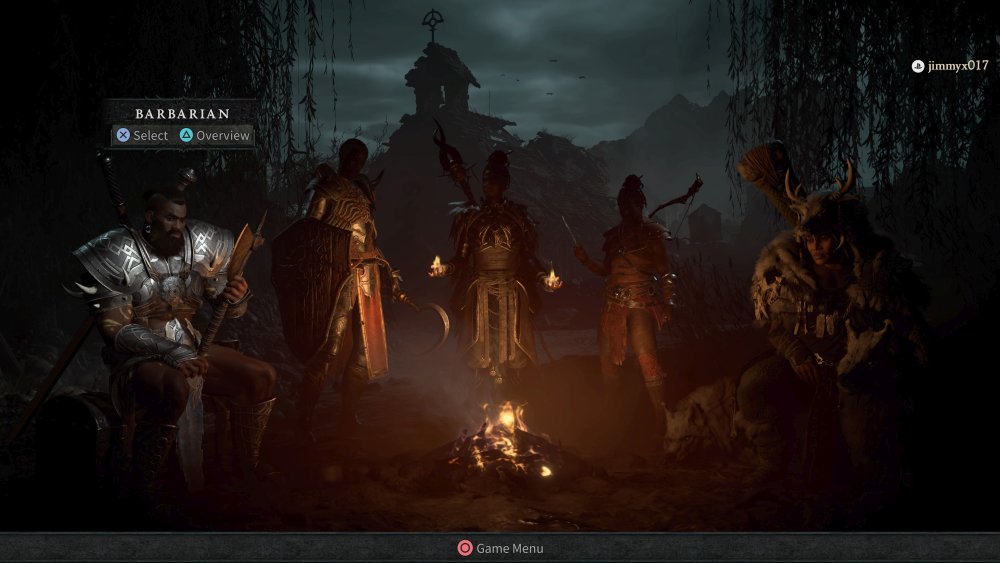Open the Game Menu
Screen dimensions: 1000x563
(500, 548)
